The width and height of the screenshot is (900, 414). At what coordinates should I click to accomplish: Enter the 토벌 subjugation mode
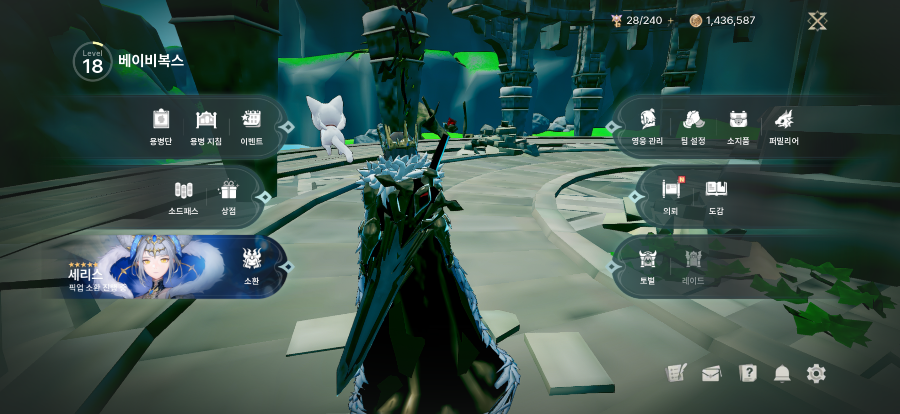(648, 265)
